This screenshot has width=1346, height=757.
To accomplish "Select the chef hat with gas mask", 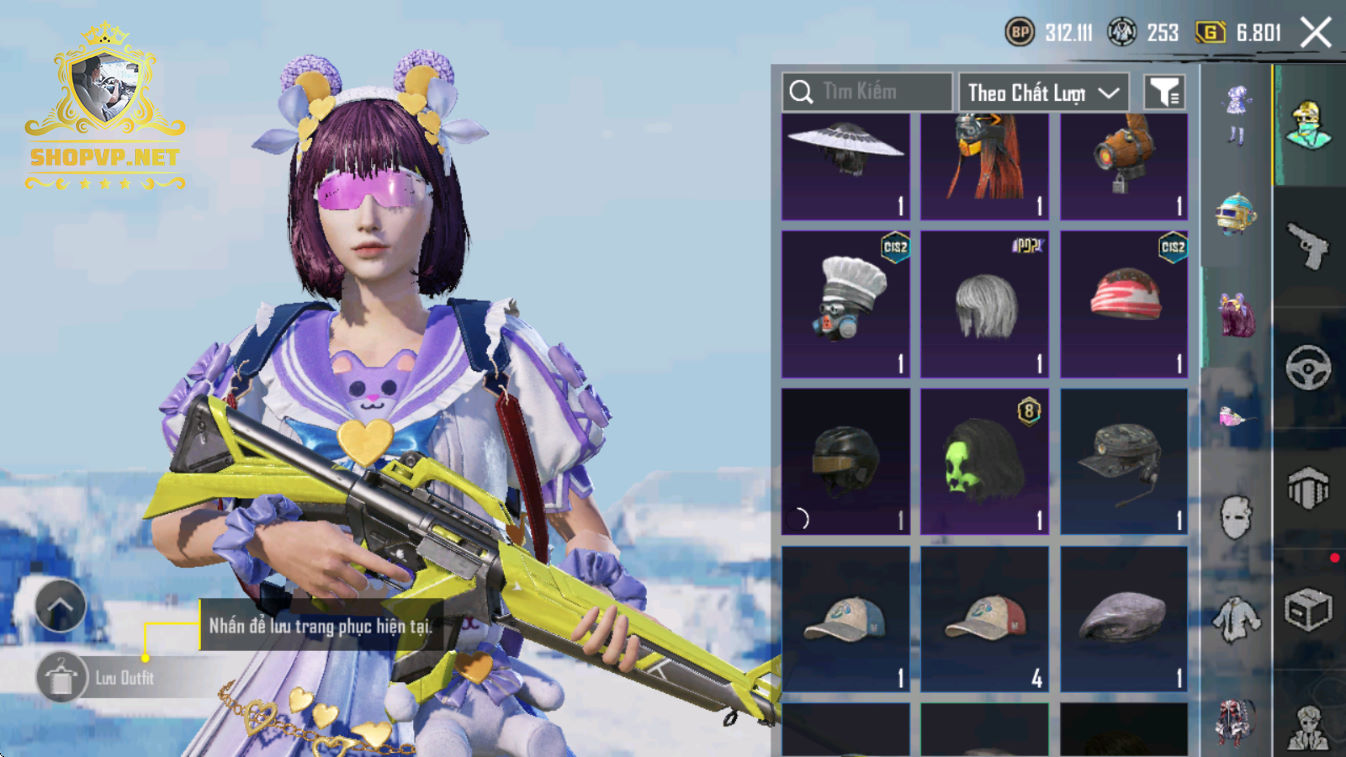I will [x=845, y=303].
